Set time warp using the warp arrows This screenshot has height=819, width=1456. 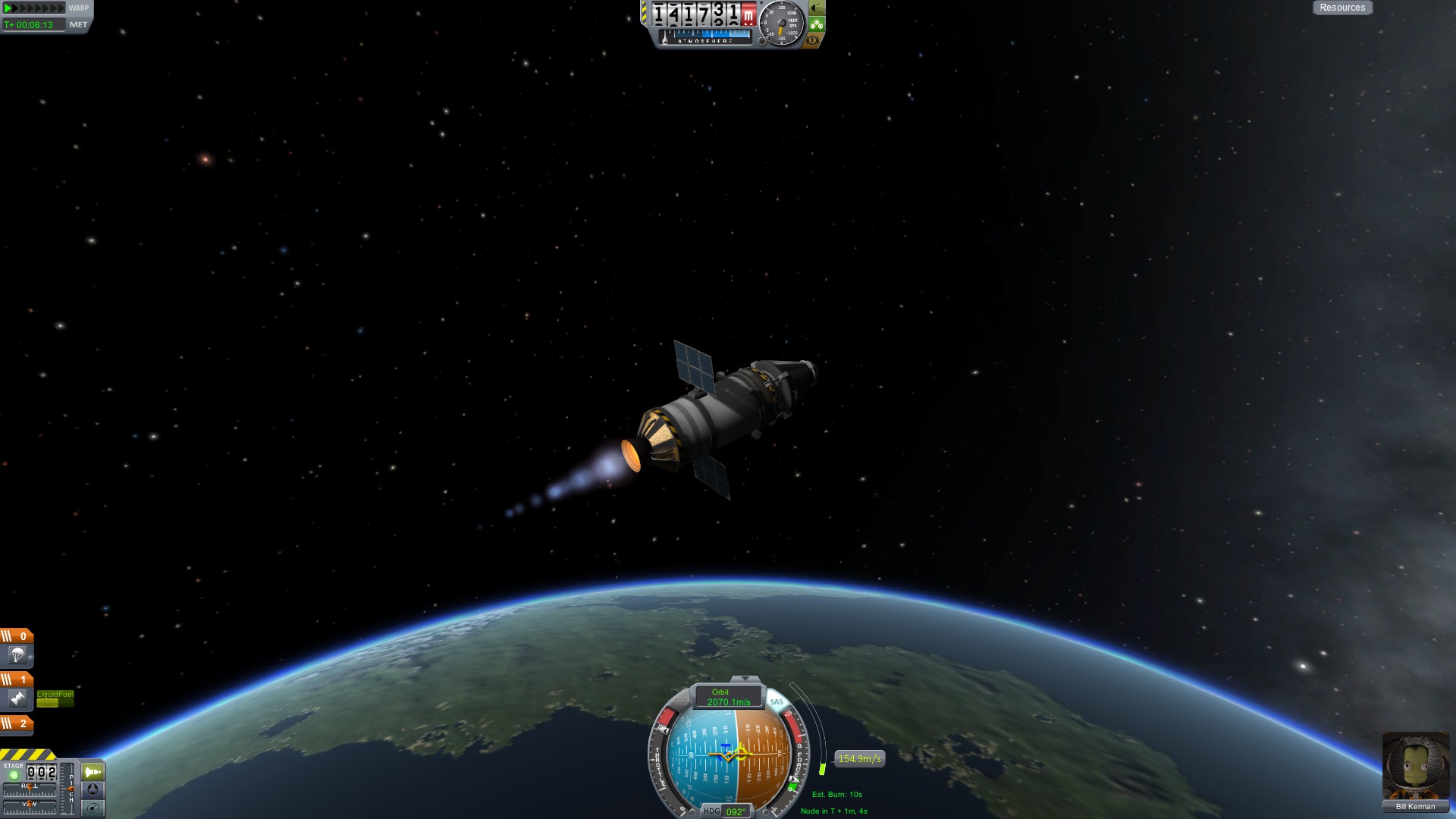point(34,8)
